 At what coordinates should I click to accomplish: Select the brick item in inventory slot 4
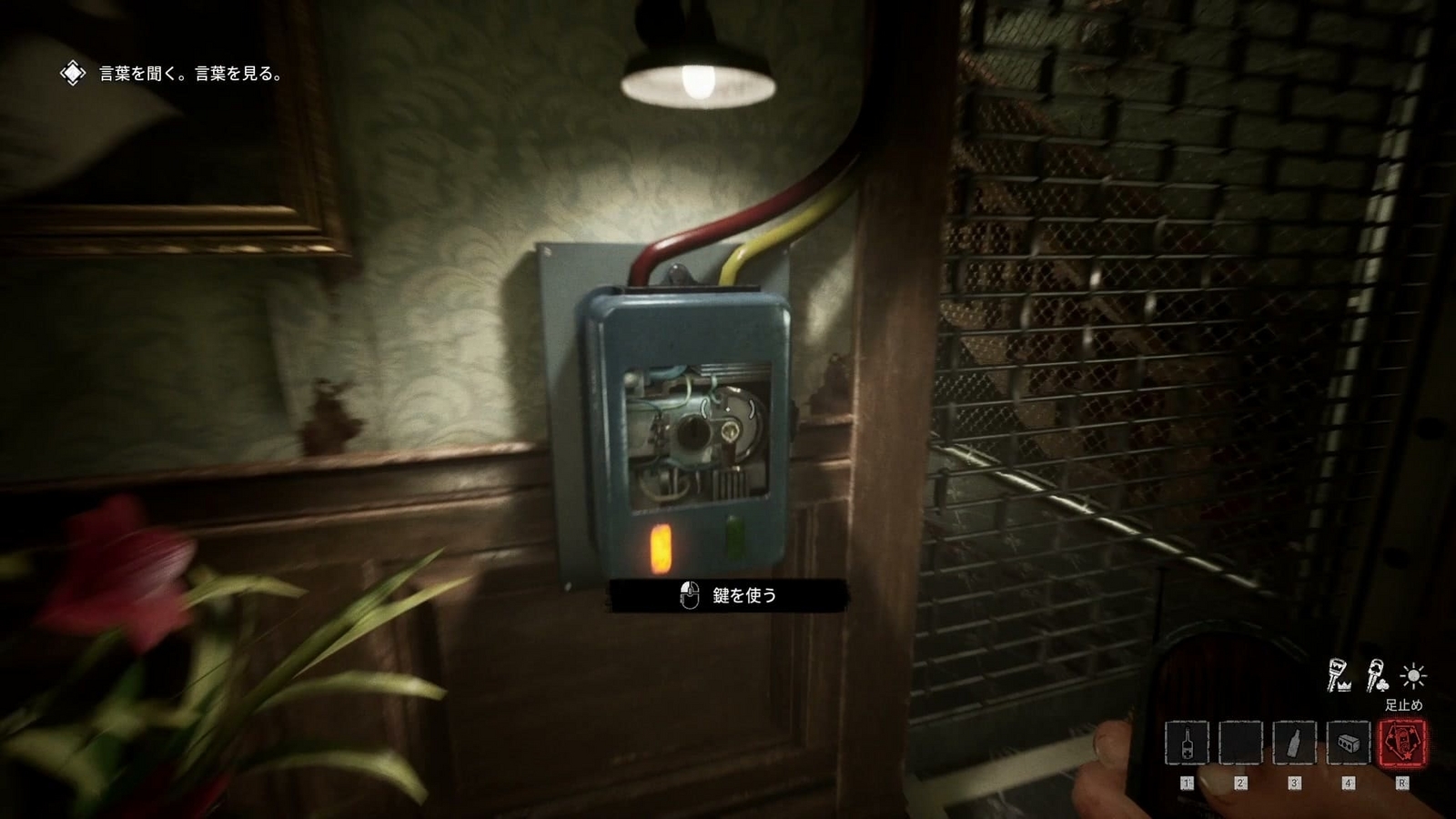pos(1349,743)
